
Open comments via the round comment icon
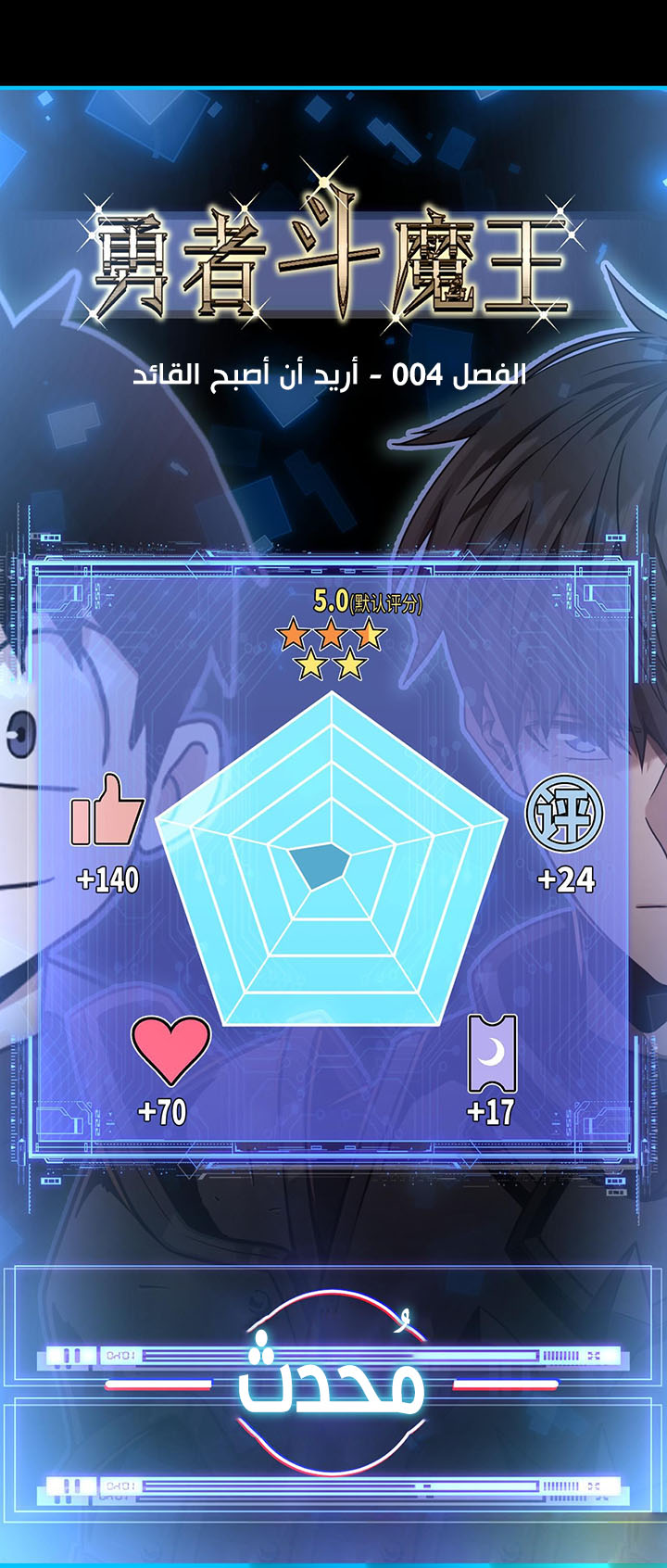coord(564,814)
